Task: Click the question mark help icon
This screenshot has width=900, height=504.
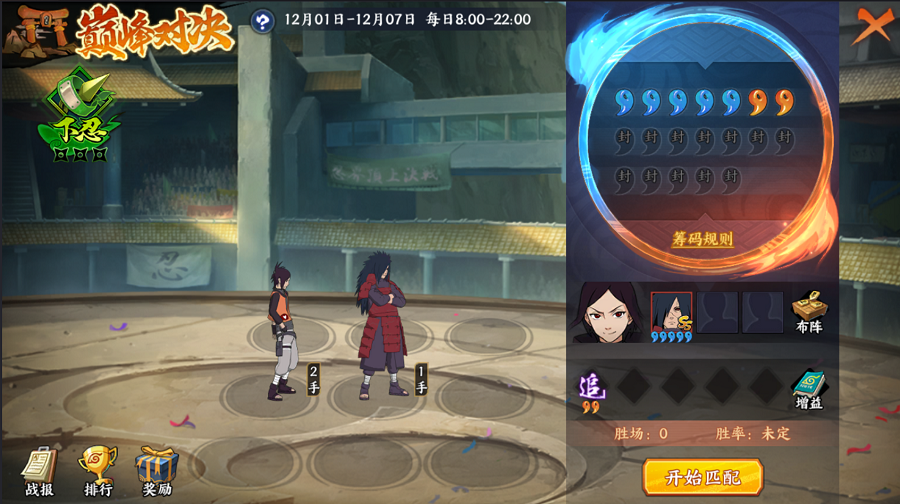Action: [x=262, y=20]
